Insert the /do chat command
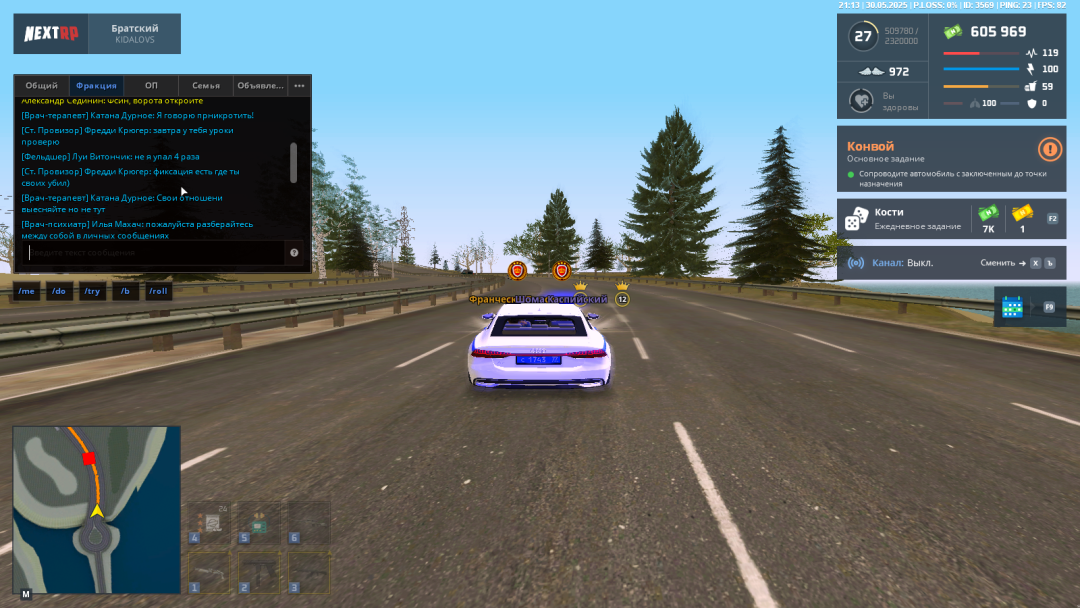The height and width of the screenshot is (608, 1080). tap(59, 291)
